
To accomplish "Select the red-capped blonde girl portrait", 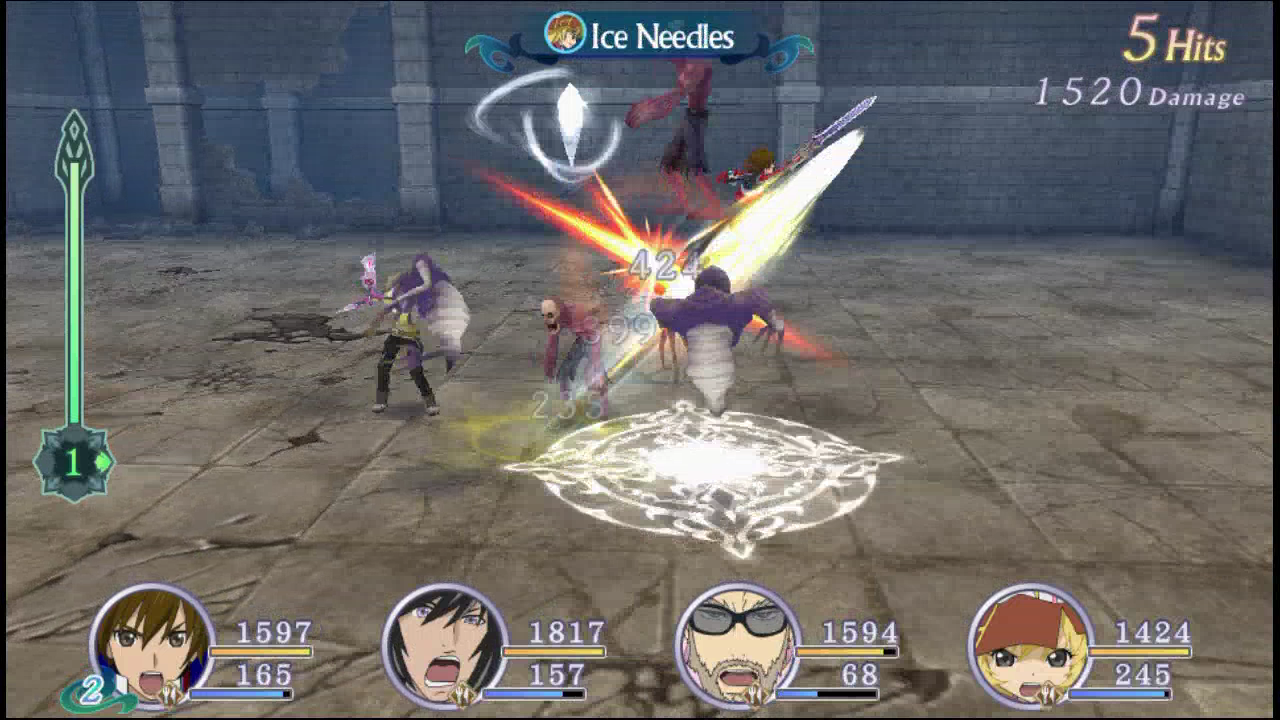I will [1031, 646].
